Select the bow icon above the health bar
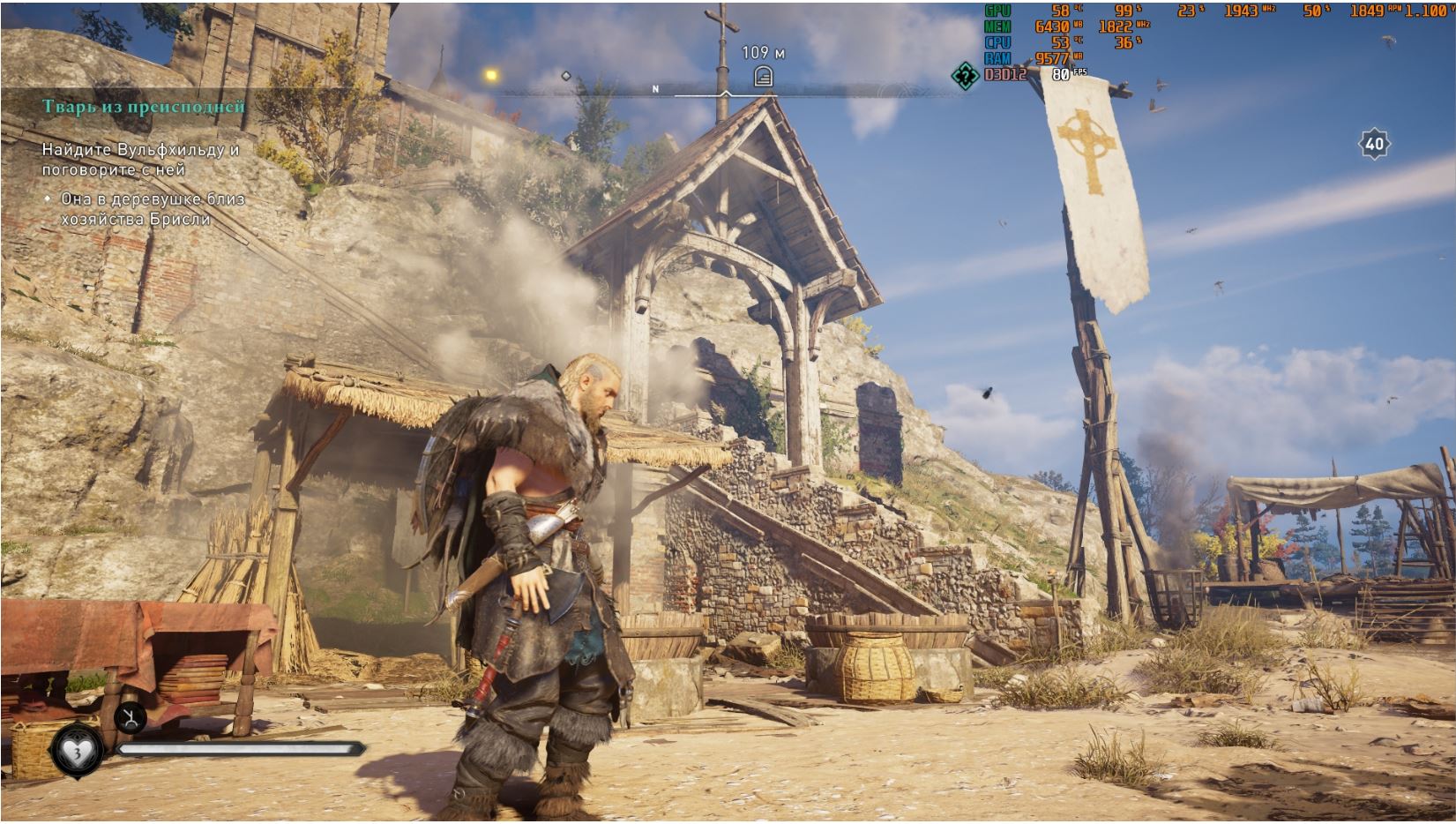 point(130,718)
